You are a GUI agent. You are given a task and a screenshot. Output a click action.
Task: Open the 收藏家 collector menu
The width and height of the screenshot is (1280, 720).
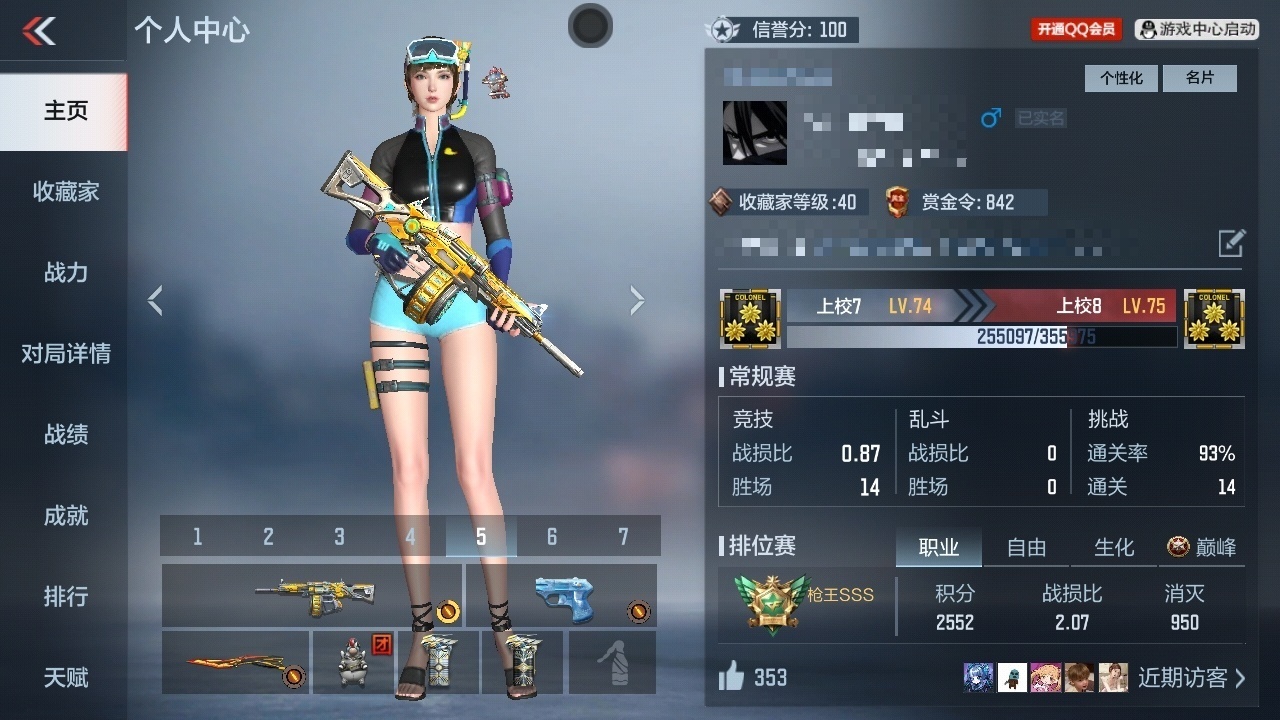pos(65,191)
